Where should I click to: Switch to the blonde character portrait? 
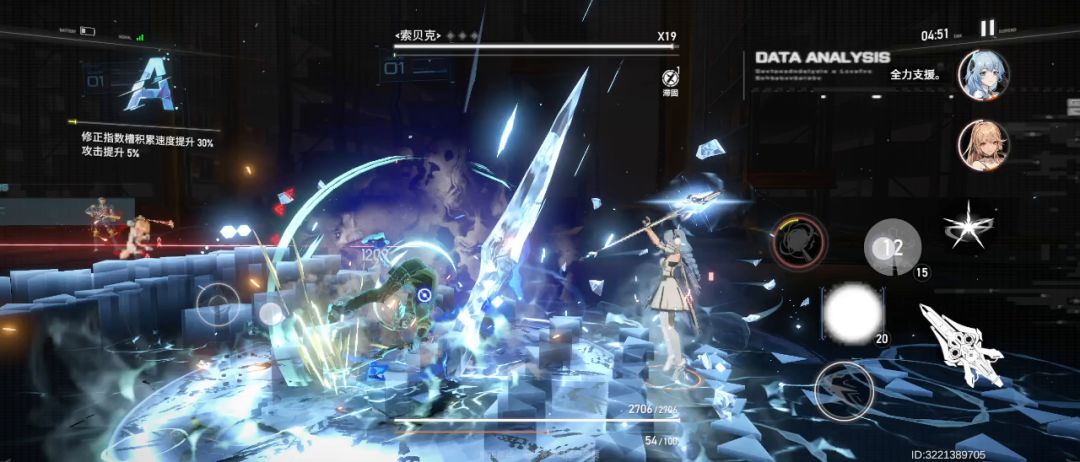tap(983, 145)
